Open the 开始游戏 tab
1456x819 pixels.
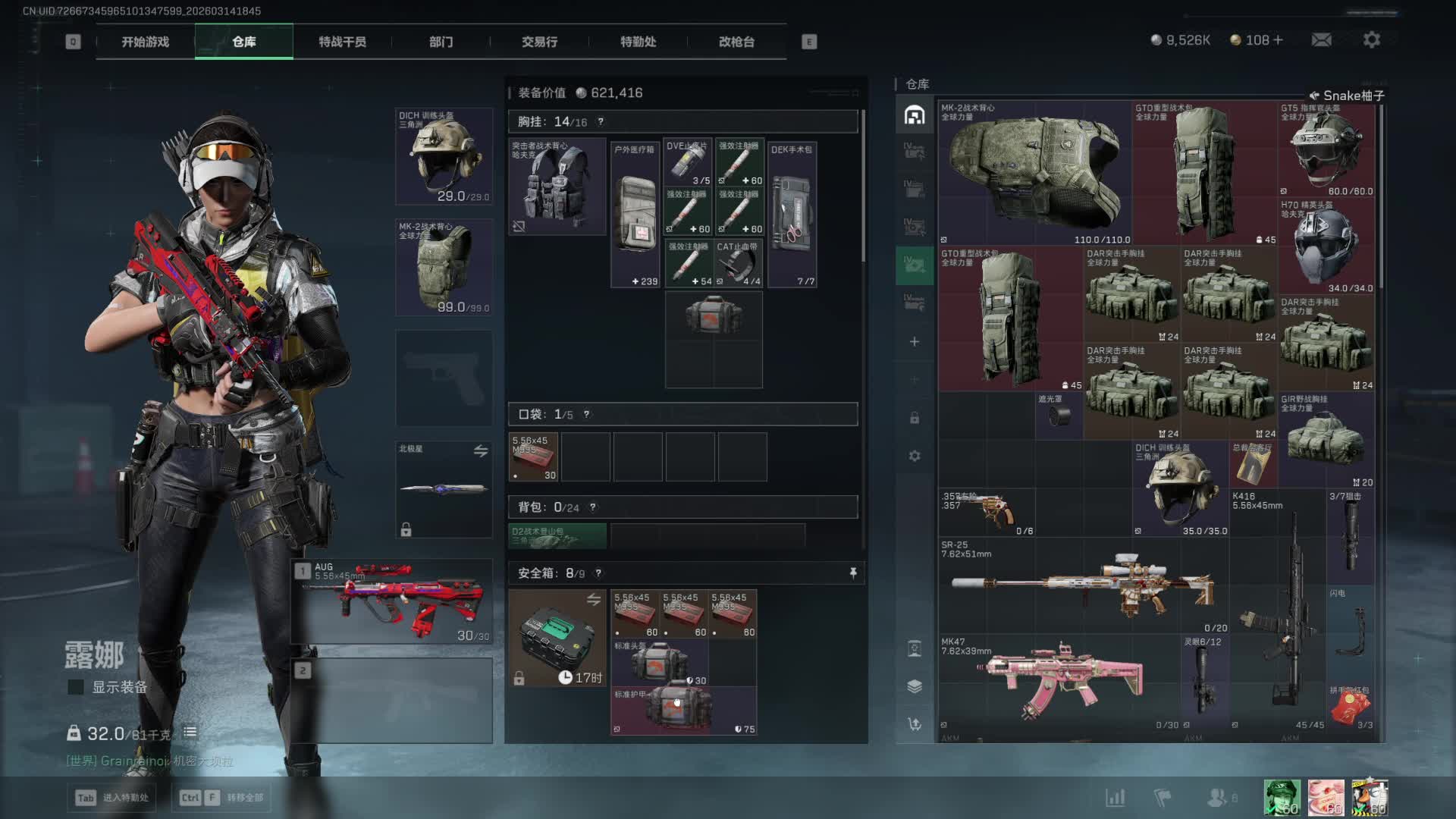[x=146, y=42]
